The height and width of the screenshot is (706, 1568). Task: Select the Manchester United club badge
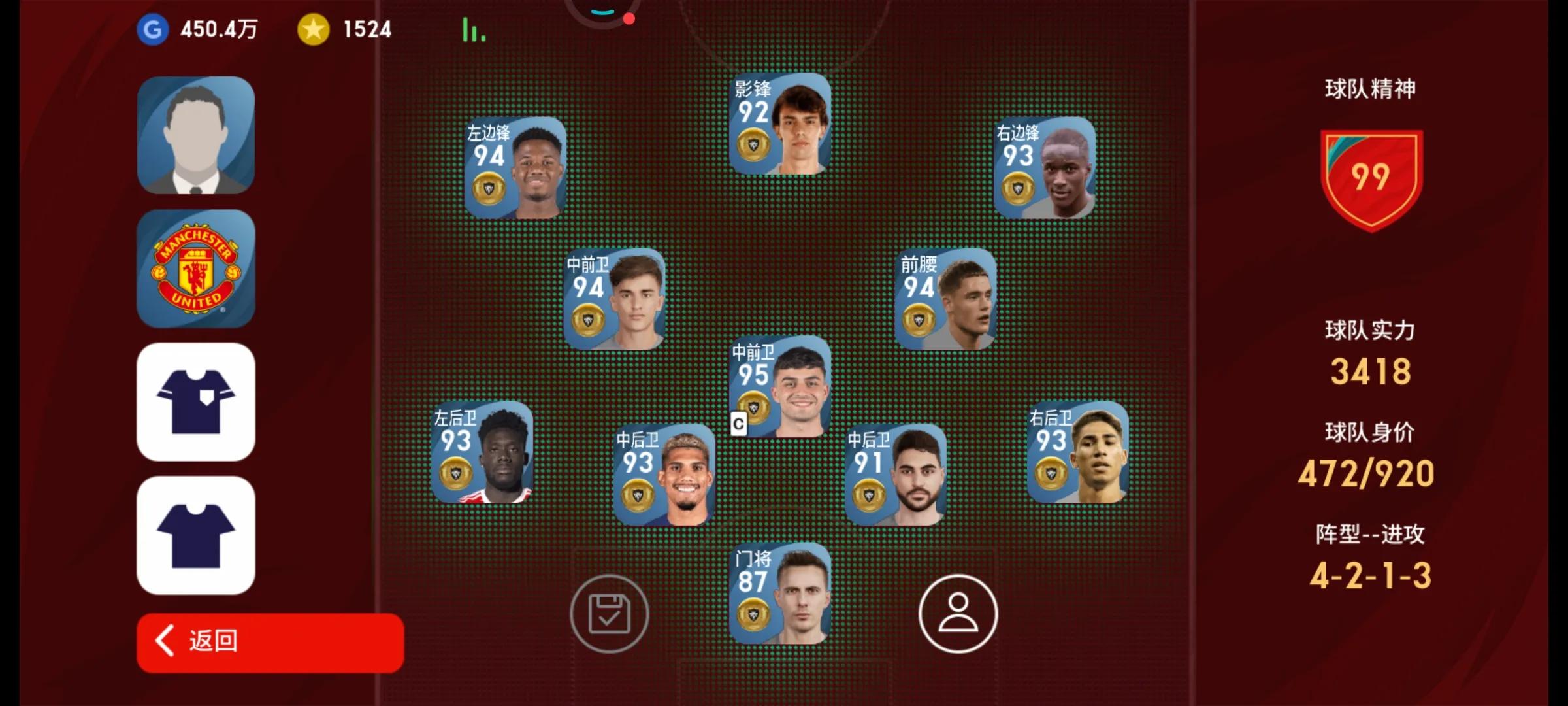[196, 269]
